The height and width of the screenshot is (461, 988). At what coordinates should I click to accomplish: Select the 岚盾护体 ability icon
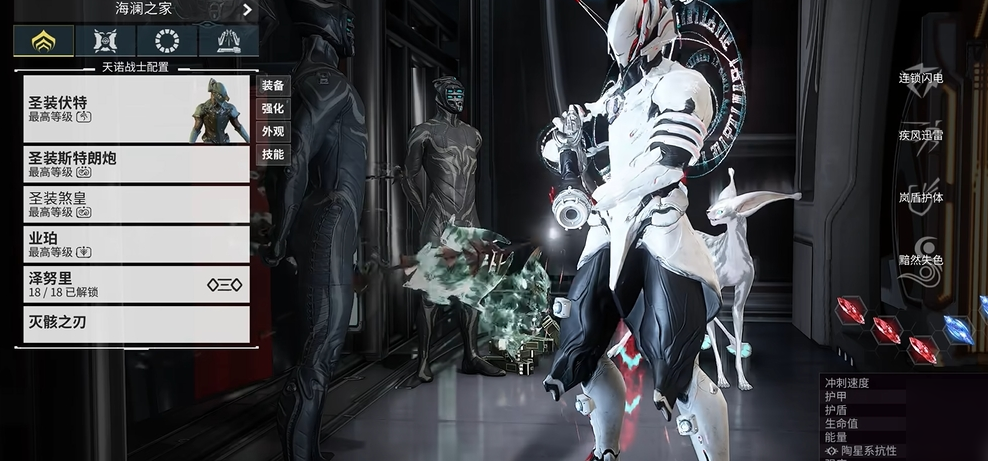920,198
